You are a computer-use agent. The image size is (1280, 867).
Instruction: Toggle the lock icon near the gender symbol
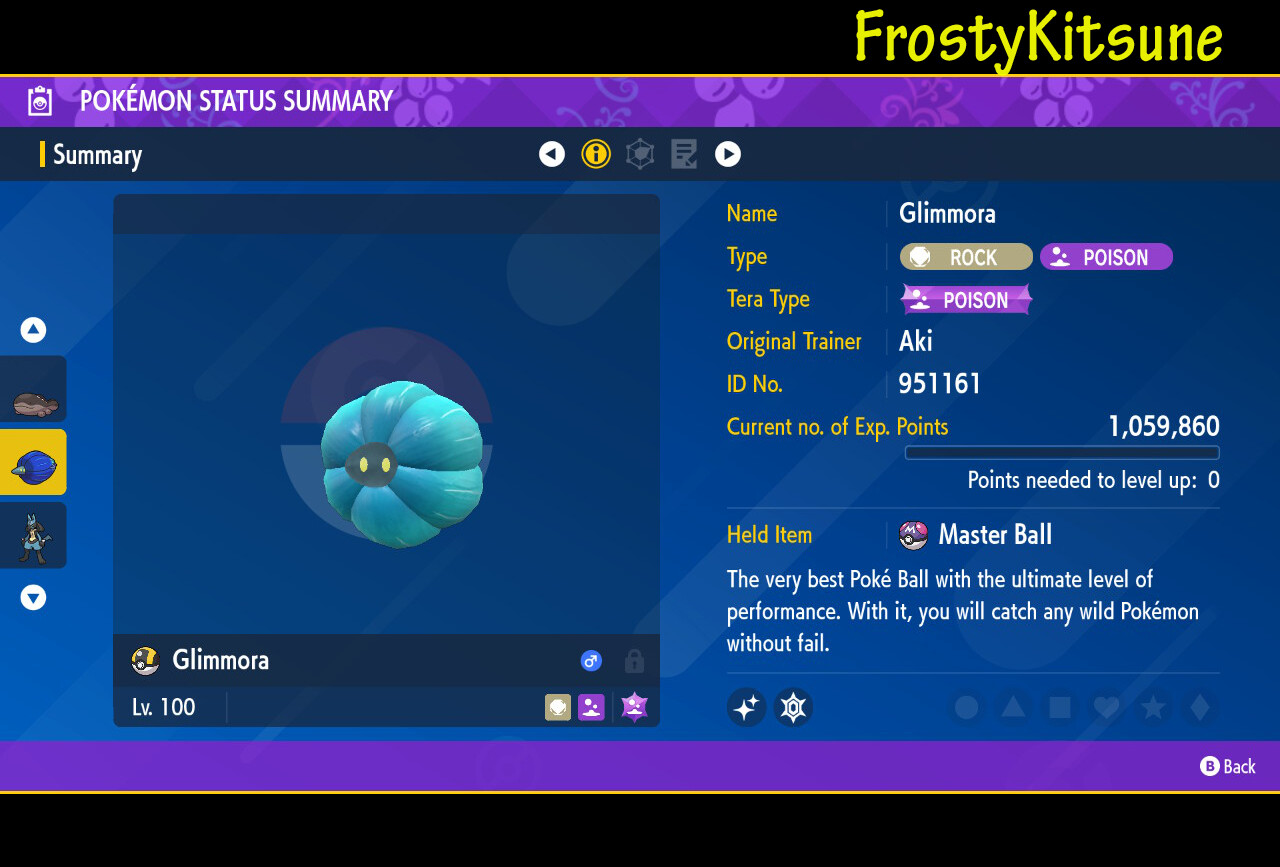[x=634, y=661]
